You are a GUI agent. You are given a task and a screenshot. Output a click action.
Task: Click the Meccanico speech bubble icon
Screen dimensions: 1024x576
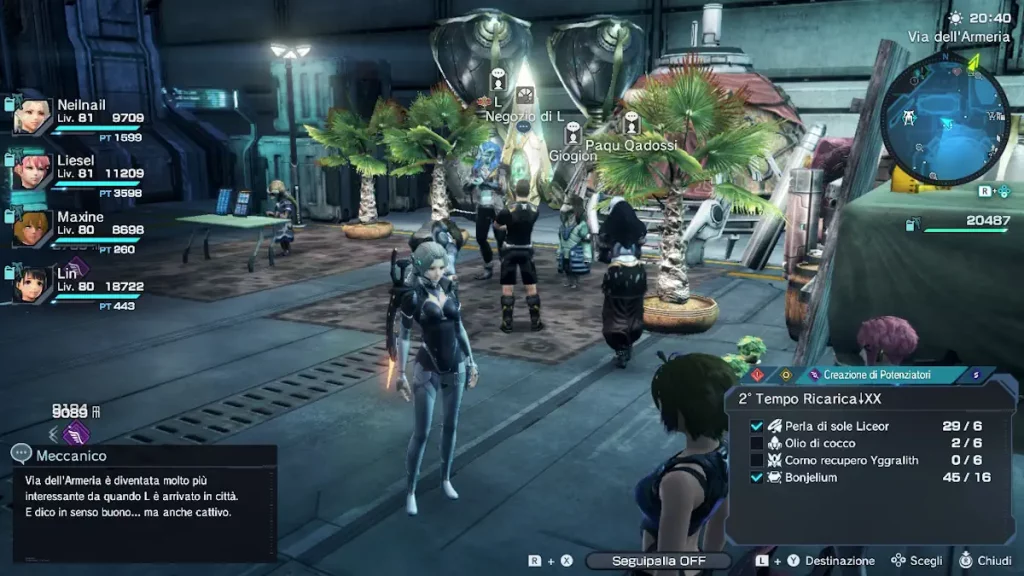(20, 455)
